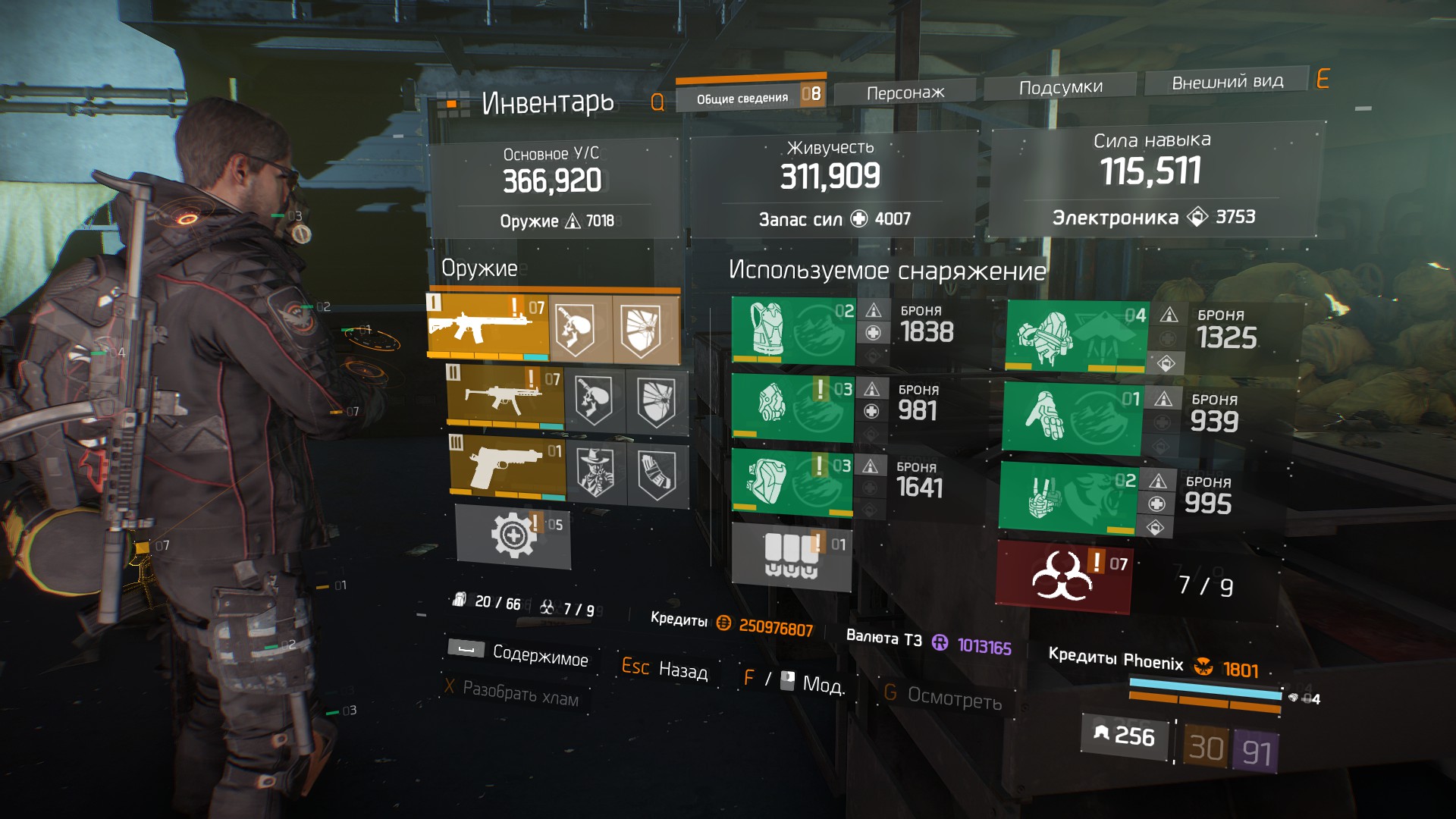Screen dimensions: 1456x819
Task: Open the ammo magazines consumables slot
Action: pyautogui.click(x=791, y=556)
